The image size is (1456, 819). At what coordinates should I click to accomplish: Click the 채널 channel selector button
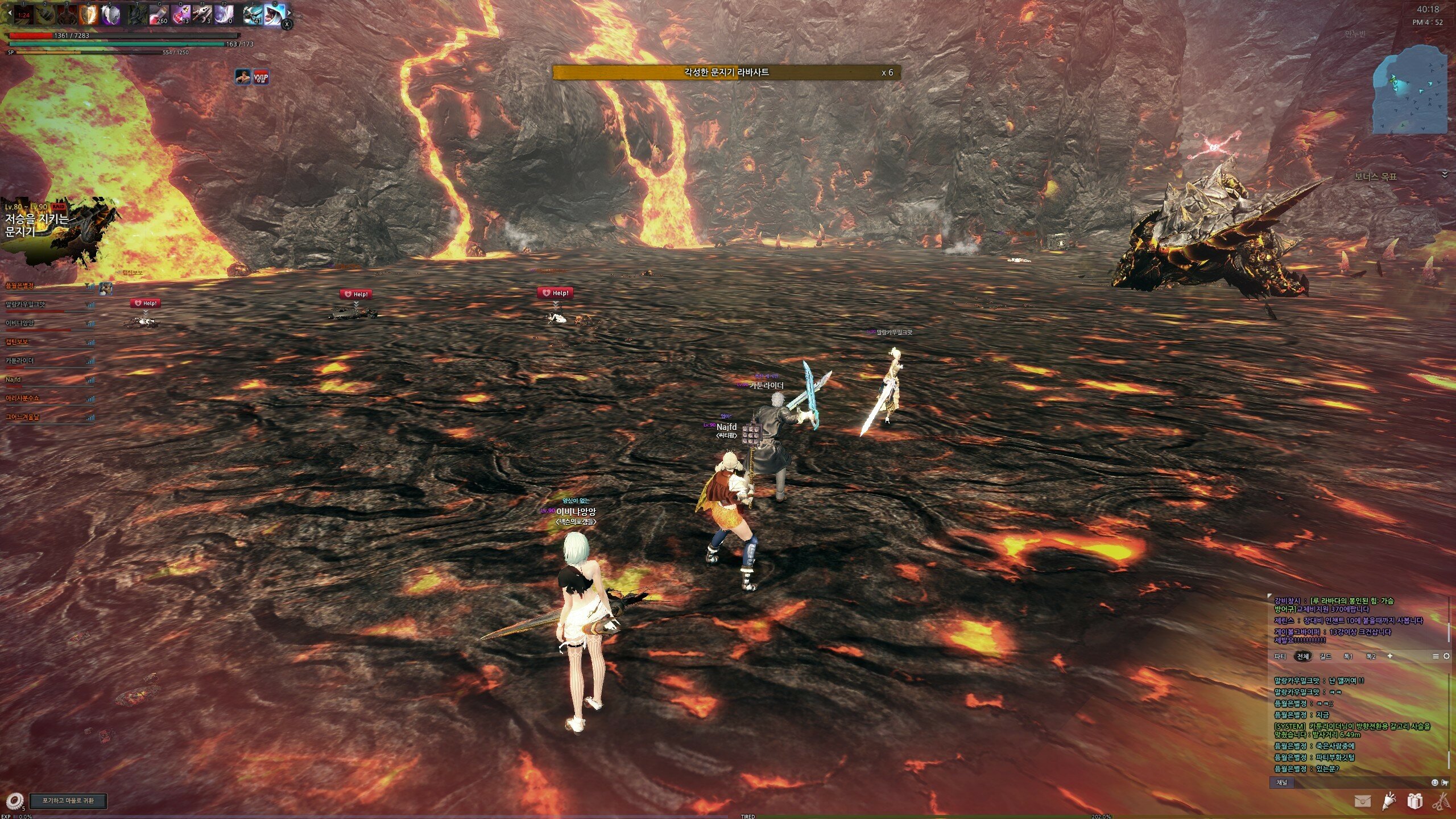(x=1282, y=783)
